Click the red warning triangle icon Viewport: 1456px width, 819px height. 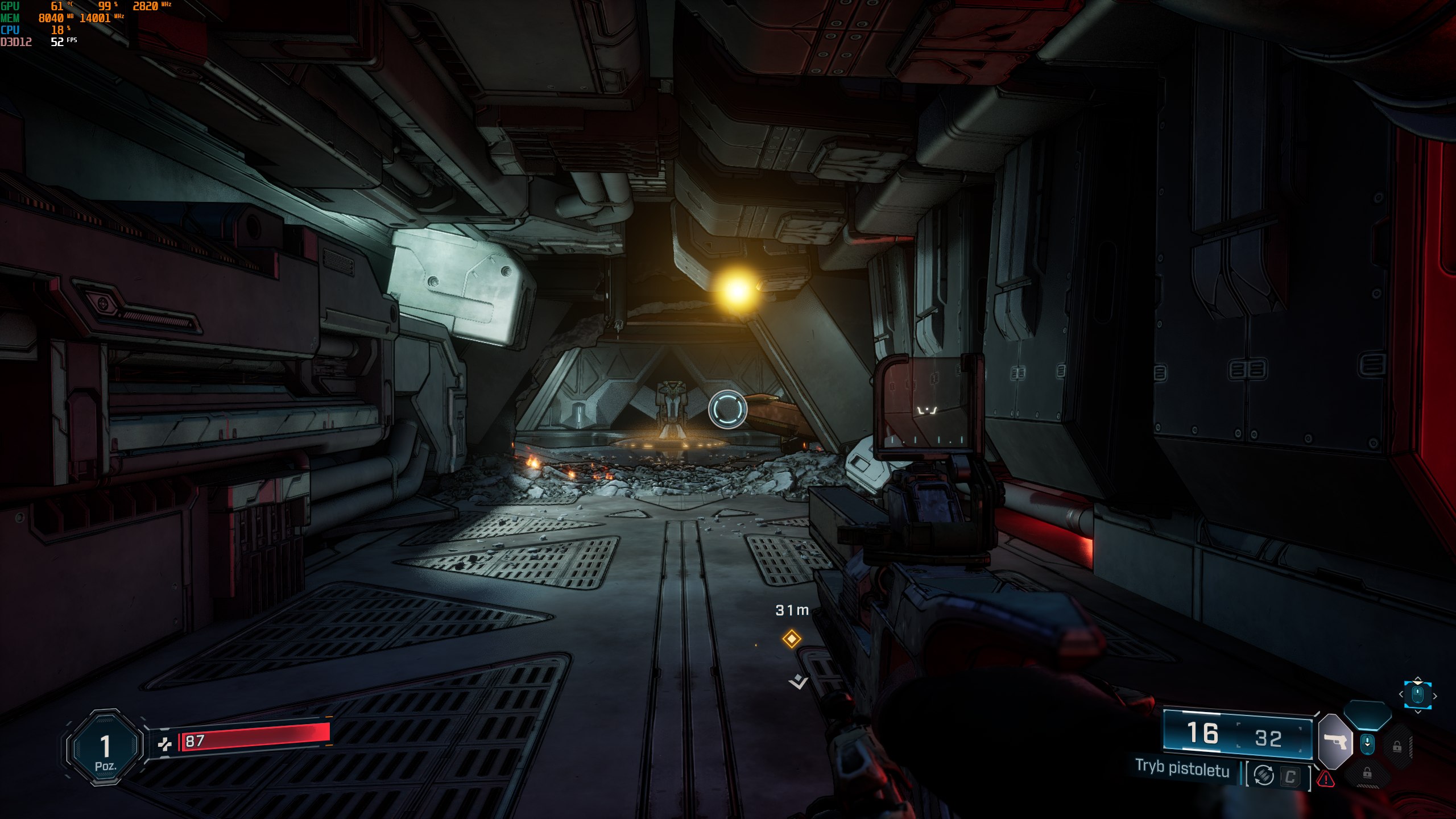pos(1326,779)
